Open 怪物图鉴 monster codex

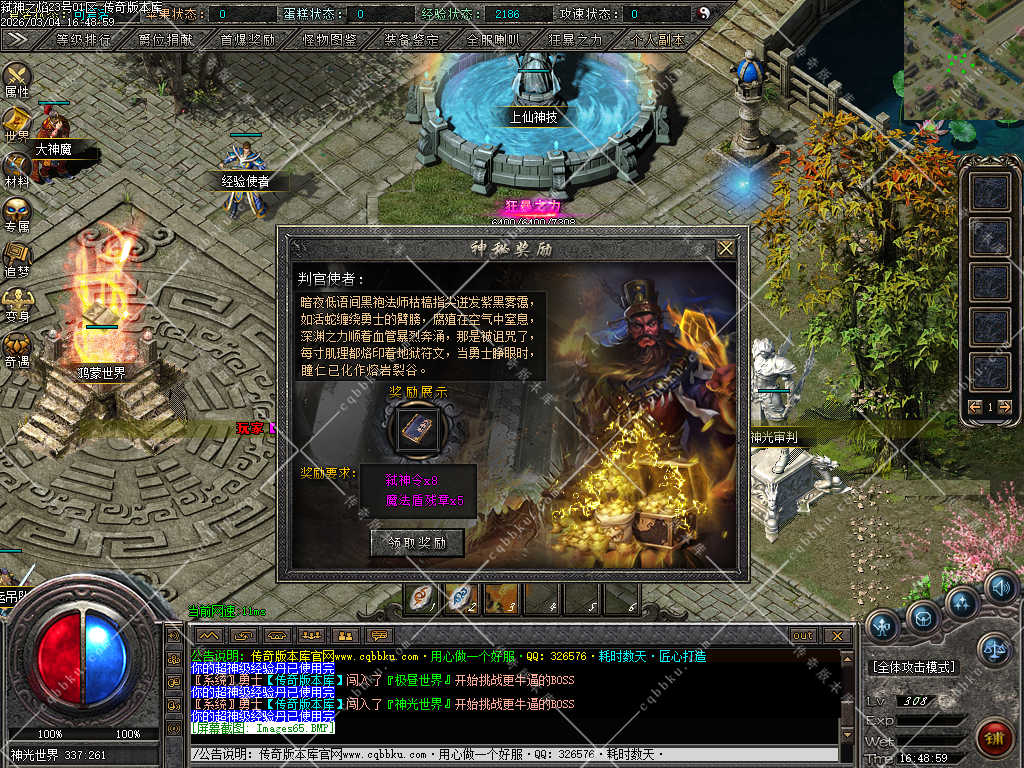(x=329, y=40)
